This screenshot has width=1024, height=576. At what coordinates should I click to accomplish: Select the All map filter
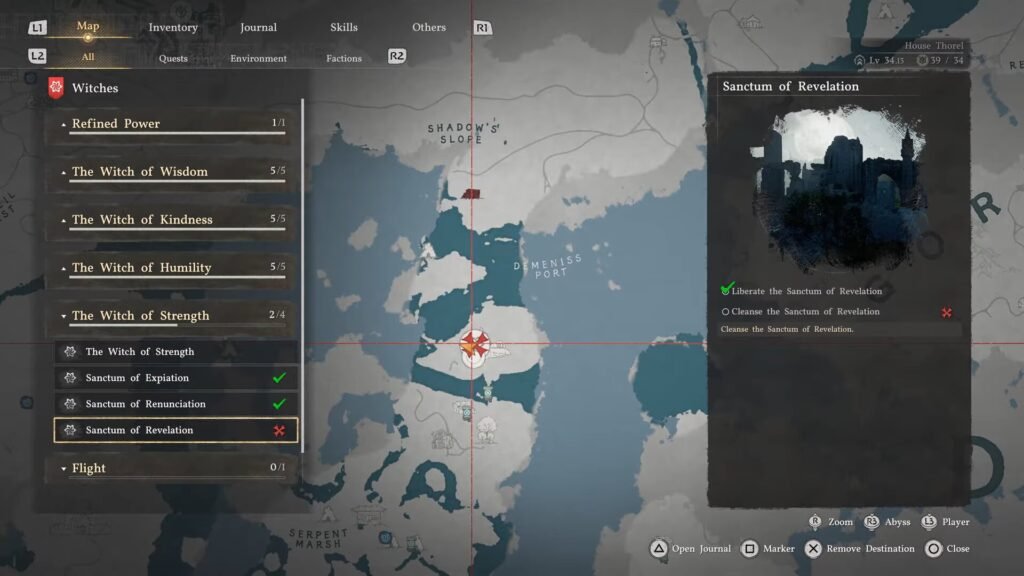(x=88, y=58)
